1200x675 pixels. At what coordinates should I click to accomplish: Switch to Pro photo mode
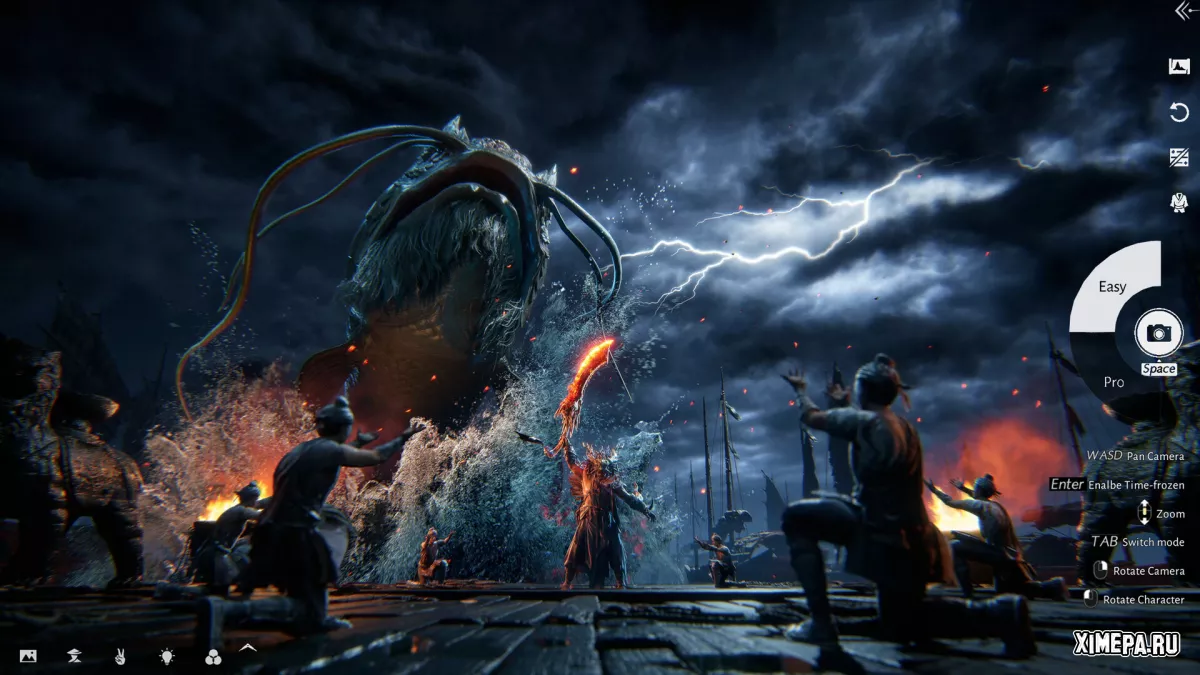[1114, 382]
